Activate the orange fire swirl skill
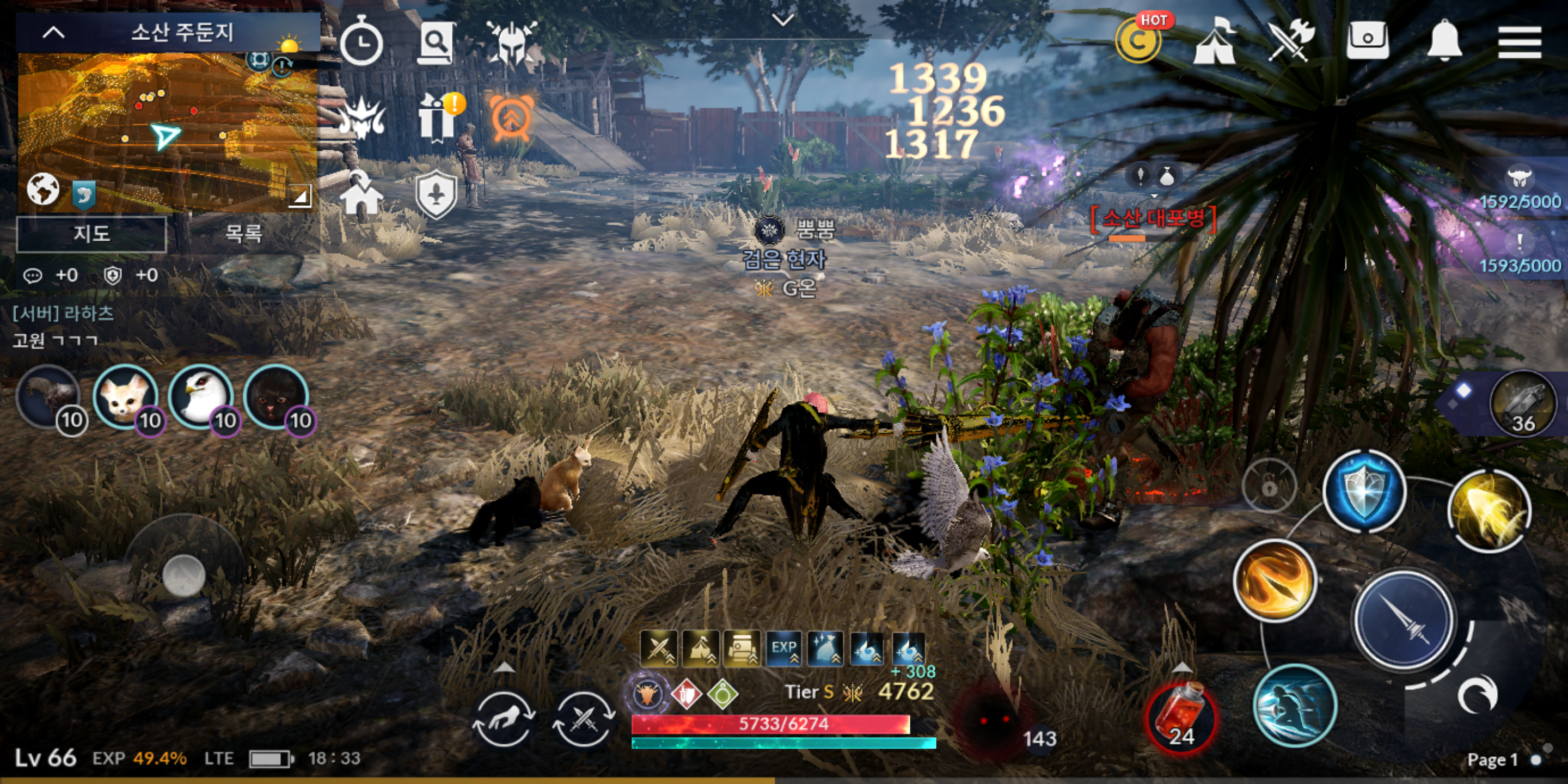 coord(1276,581)
